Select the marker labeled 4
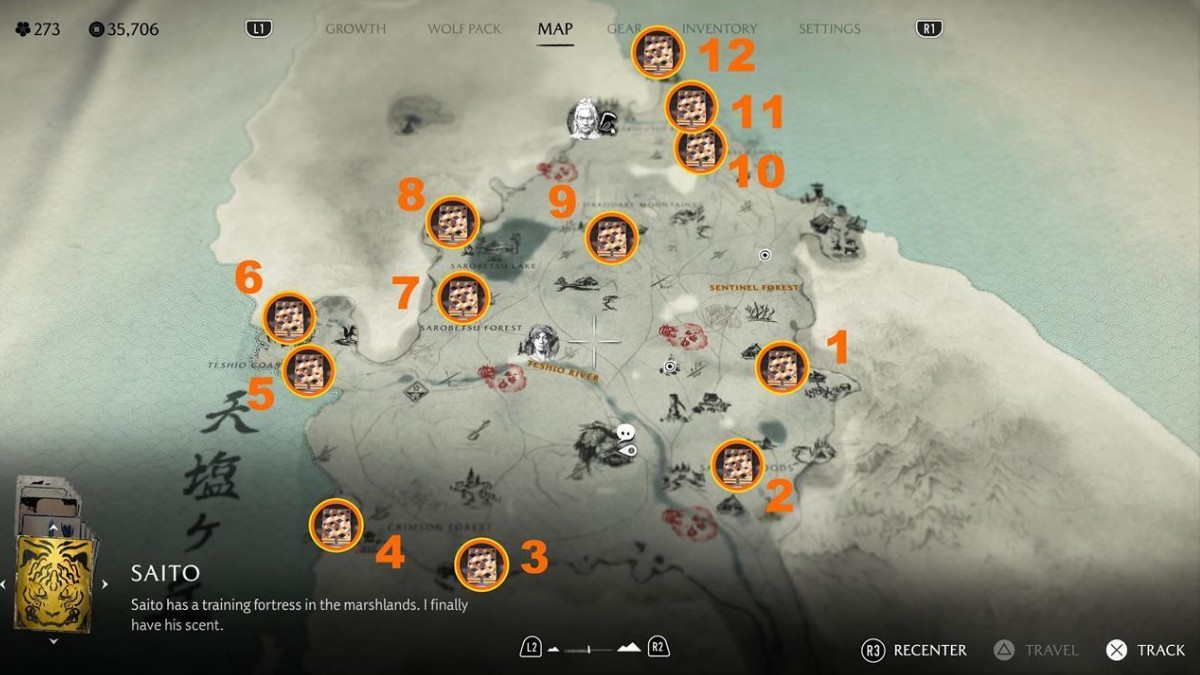Viewport: 1200px width, 675px height. [335, 524]
